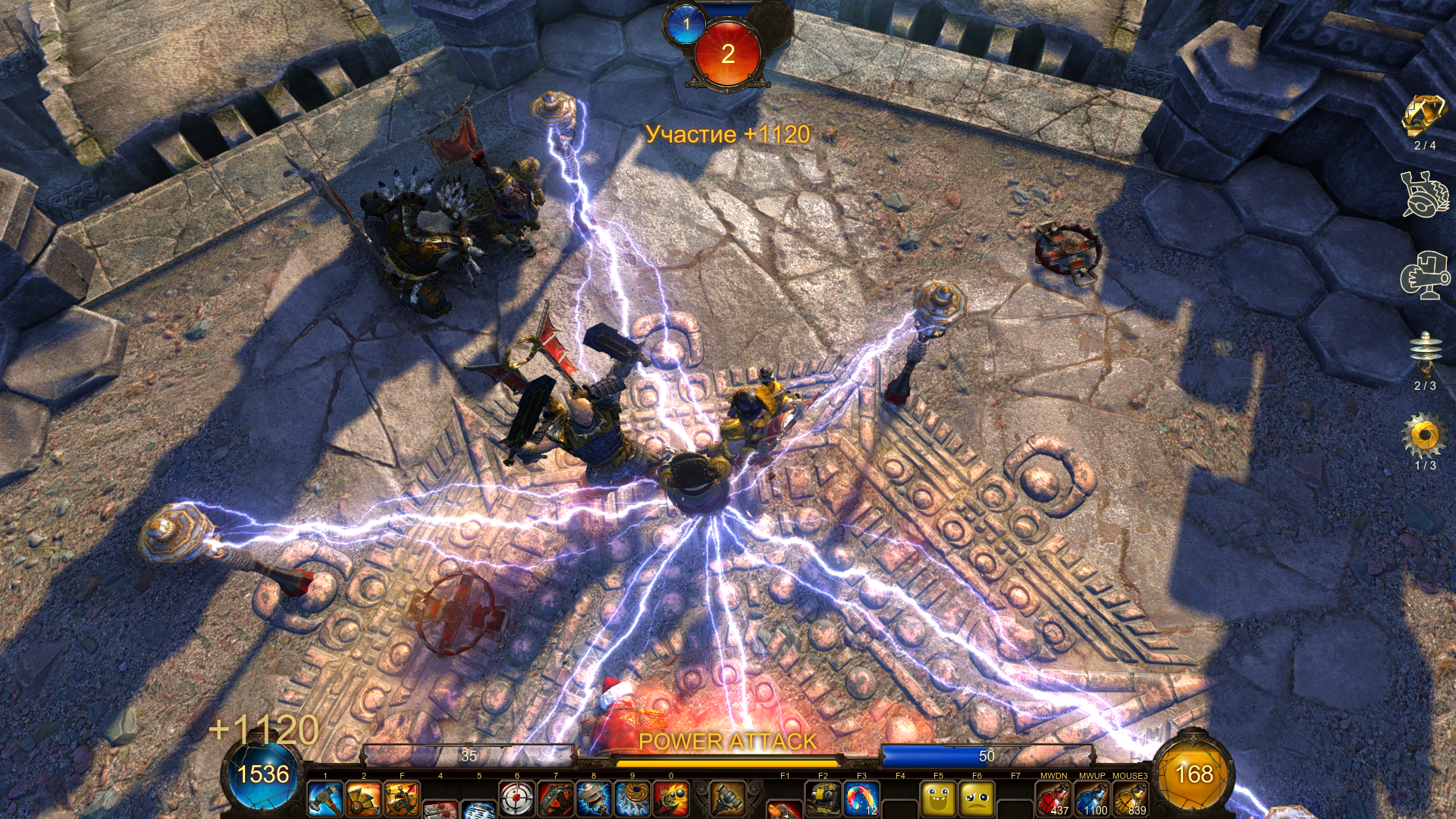Use the spinning shield ability in slot 2
The width and height of the screenshot is (1456, 819).
click(x=364, y=799)
